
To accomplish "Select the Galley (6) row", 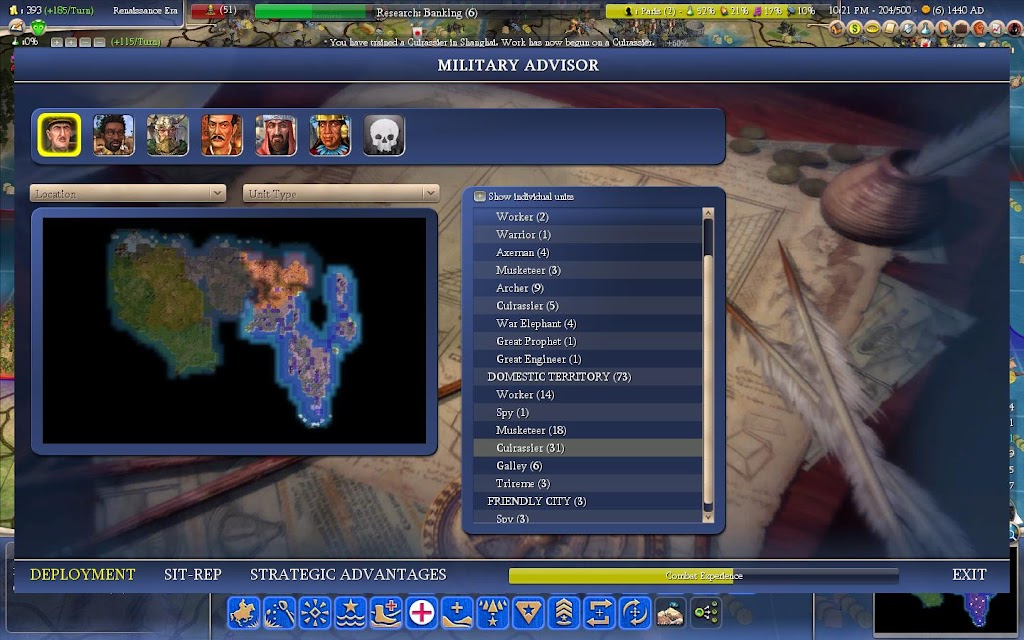I will [519, 466].
